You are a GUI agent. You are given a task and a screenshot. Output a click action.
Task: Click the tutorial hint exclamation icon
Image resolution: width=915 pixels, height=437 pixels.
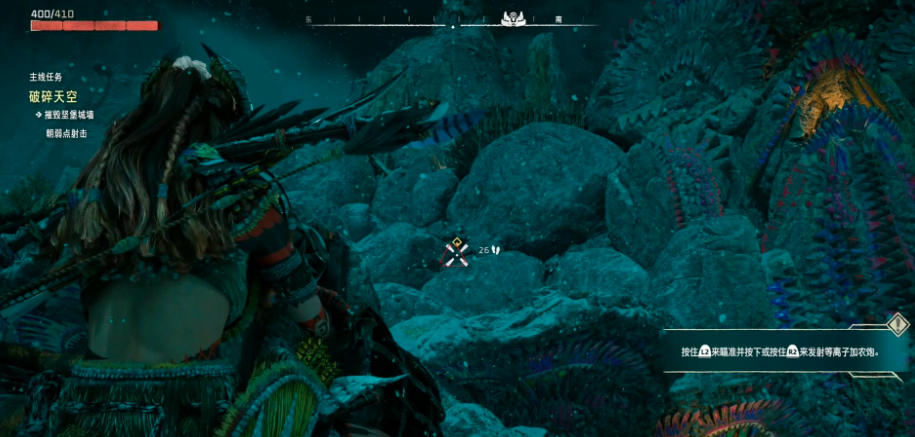click(x=896, y=324)
